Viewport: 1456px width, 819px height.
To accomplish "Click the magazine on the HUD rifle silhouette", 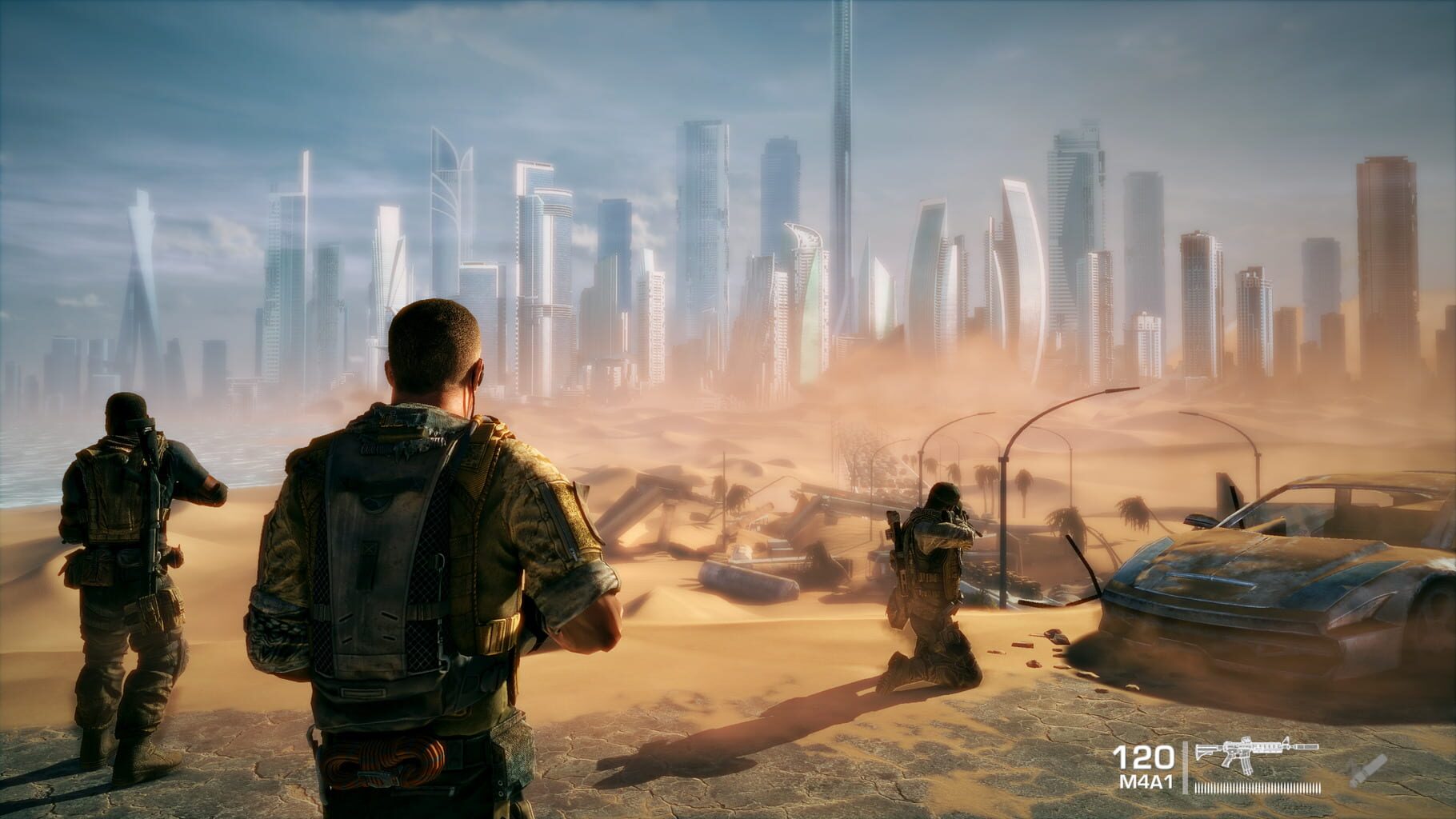I will coord(1247,766).
